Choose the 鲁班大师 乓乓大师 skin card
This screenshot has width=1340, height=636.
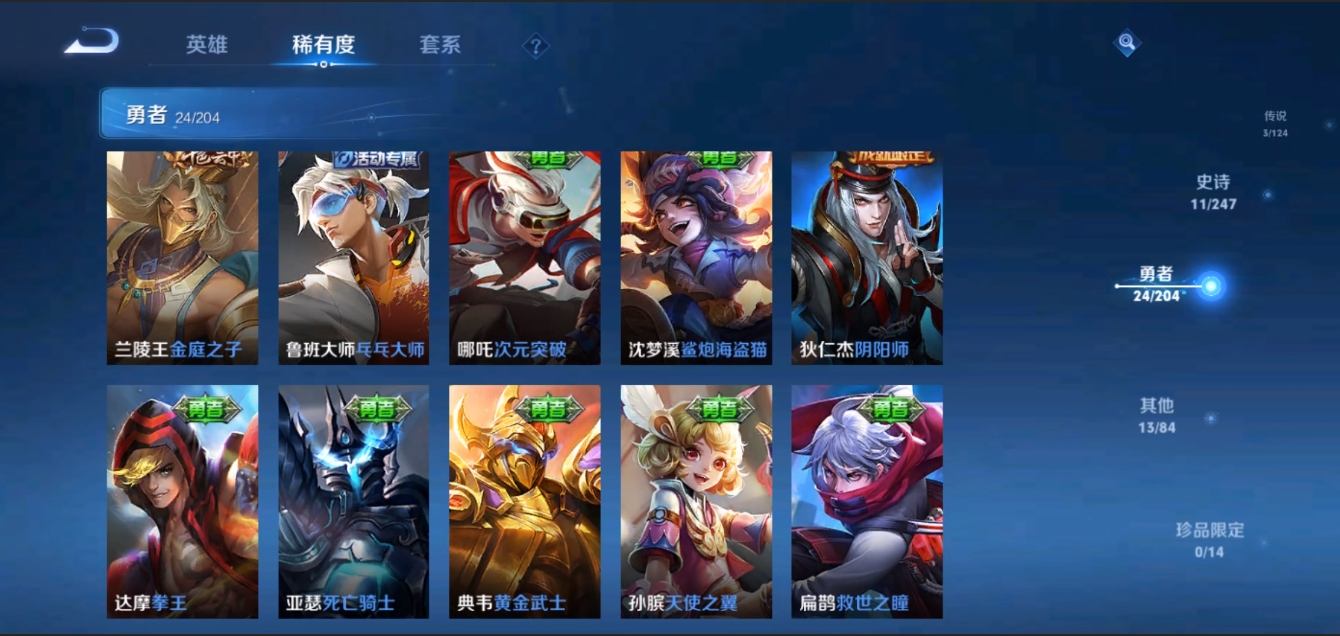(x=353, y=257)
